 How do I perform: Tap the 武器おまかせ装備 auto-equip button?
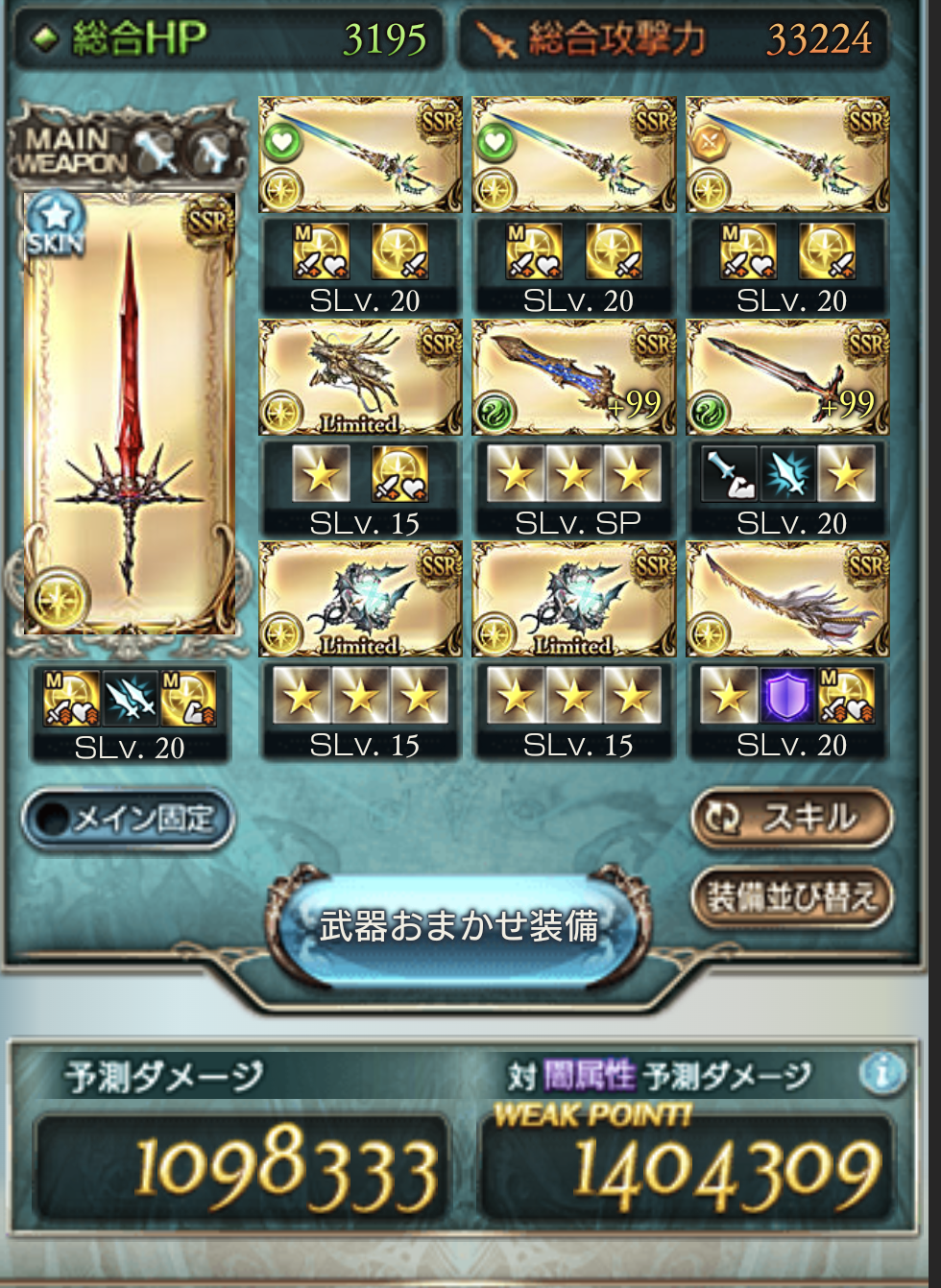pyautogui.click(x=459, y=925)
